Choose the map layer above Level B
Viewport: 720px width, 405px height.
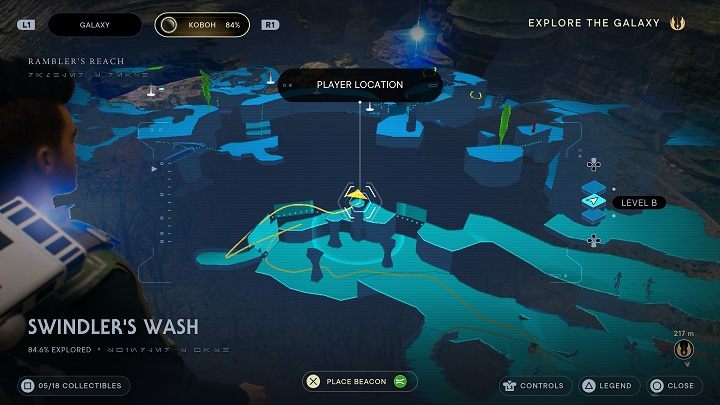click(594, 184)
